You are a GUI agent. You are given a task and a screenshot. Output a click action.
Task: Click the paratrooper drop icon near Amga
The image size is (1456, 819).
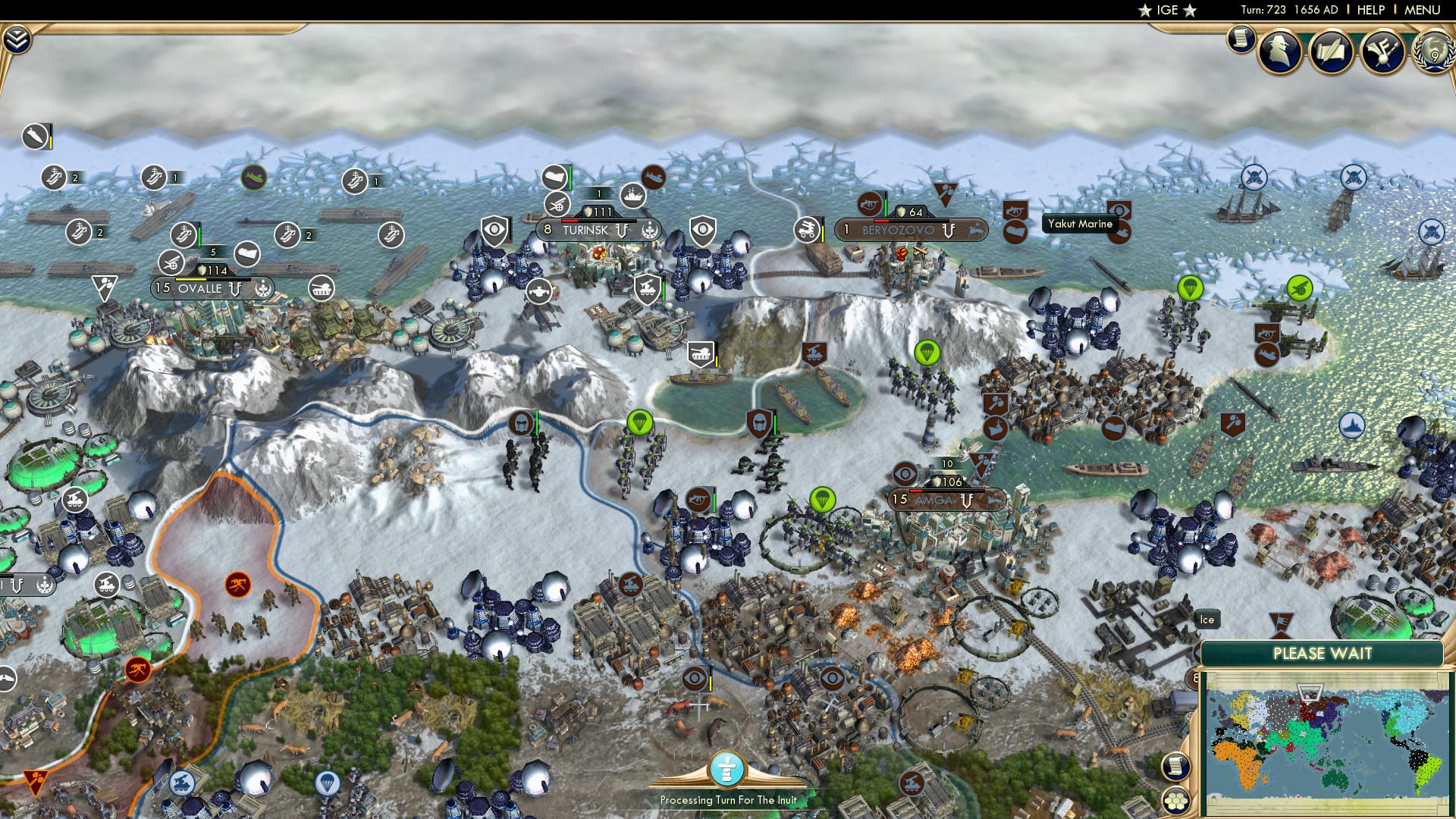[824, 500]
